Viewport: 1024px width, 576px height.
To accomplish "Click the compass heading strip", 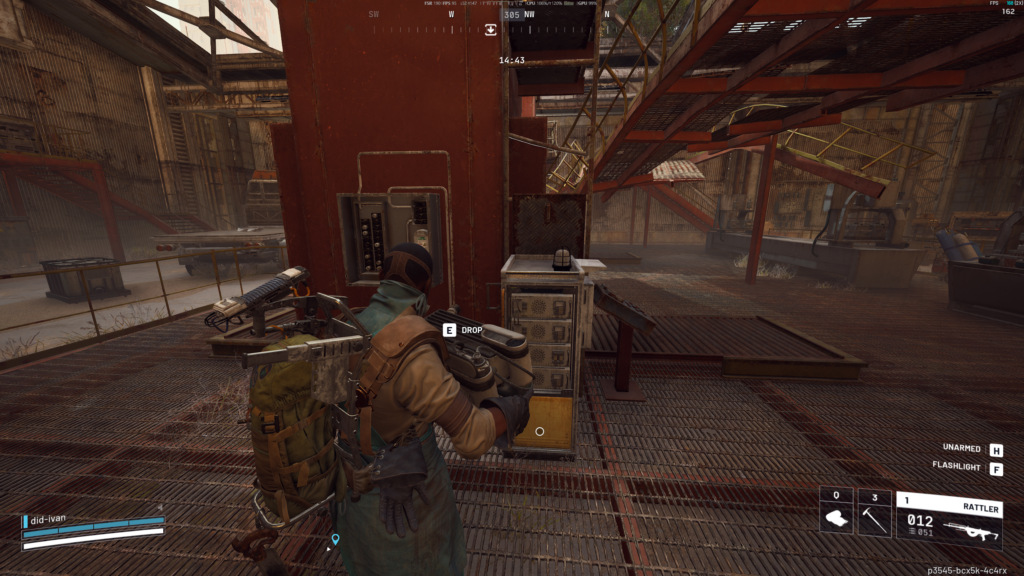I will tap(490, 16).
